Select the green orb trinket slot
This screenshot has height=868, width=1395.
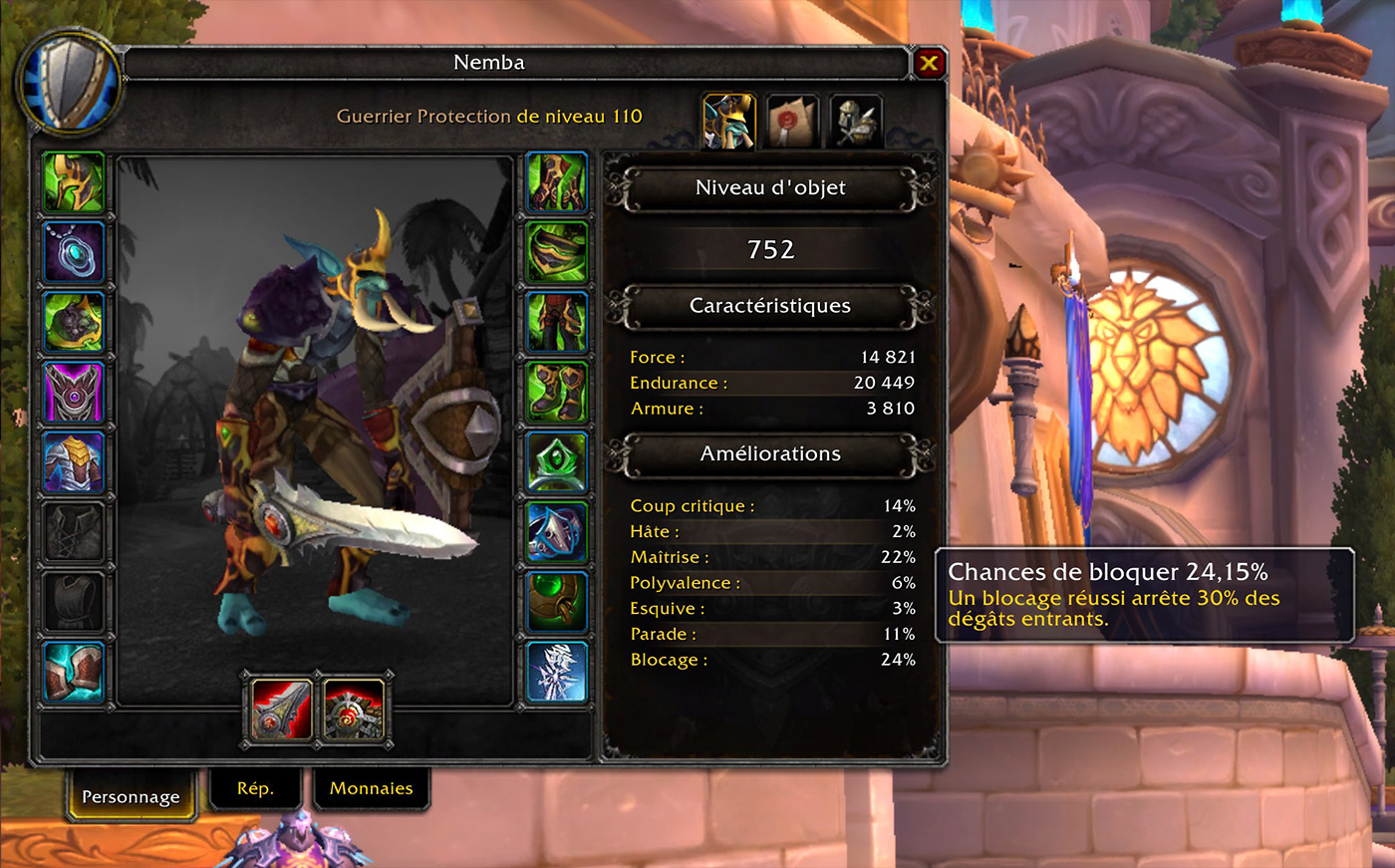[x=556, y=601]
